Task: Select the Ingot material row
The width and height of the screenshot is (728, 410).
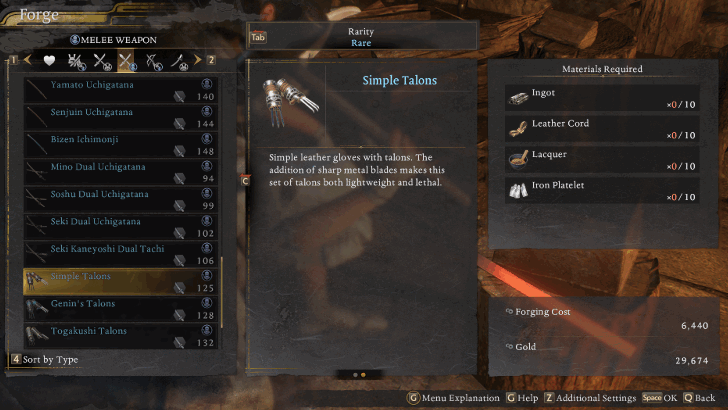Action: coord(601,98)
